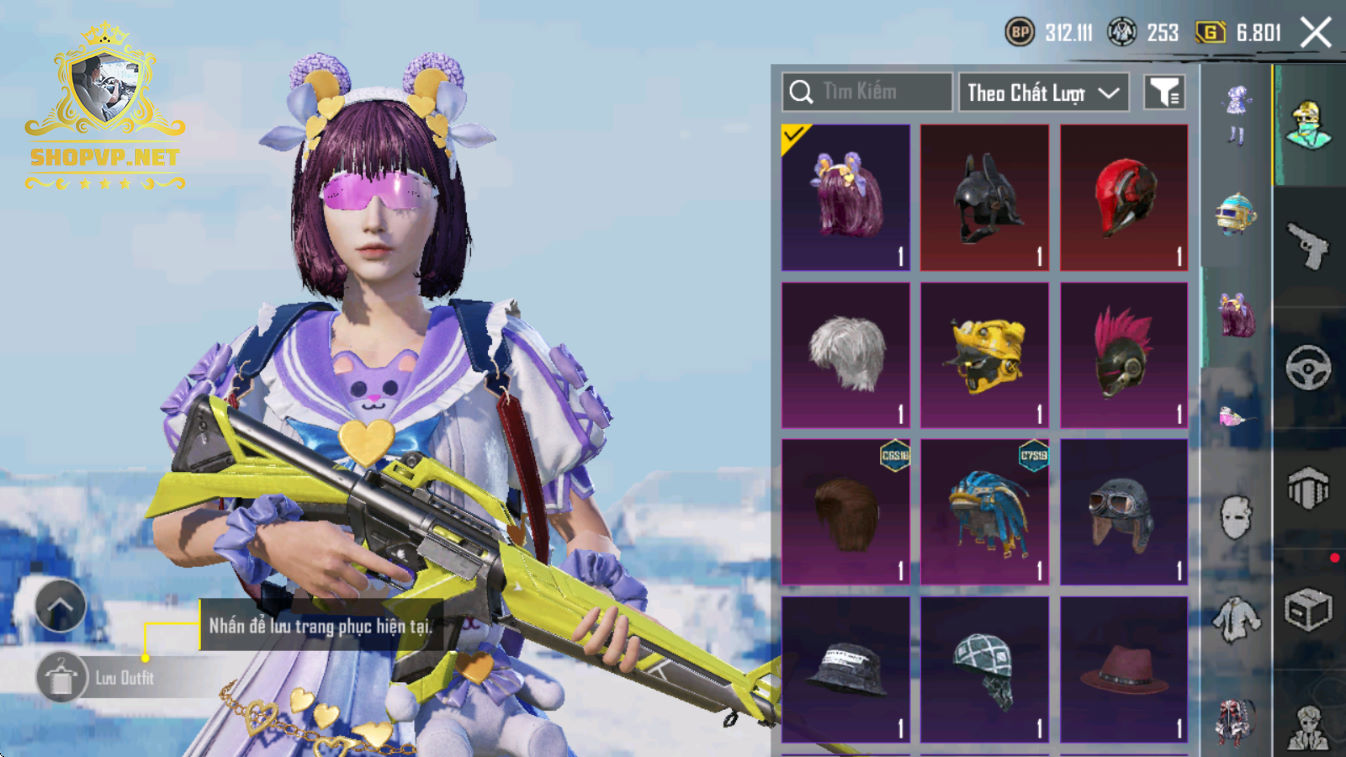Open the steering wheel vehicle category
1346x757 pixels.
(x=1308, y=368)
